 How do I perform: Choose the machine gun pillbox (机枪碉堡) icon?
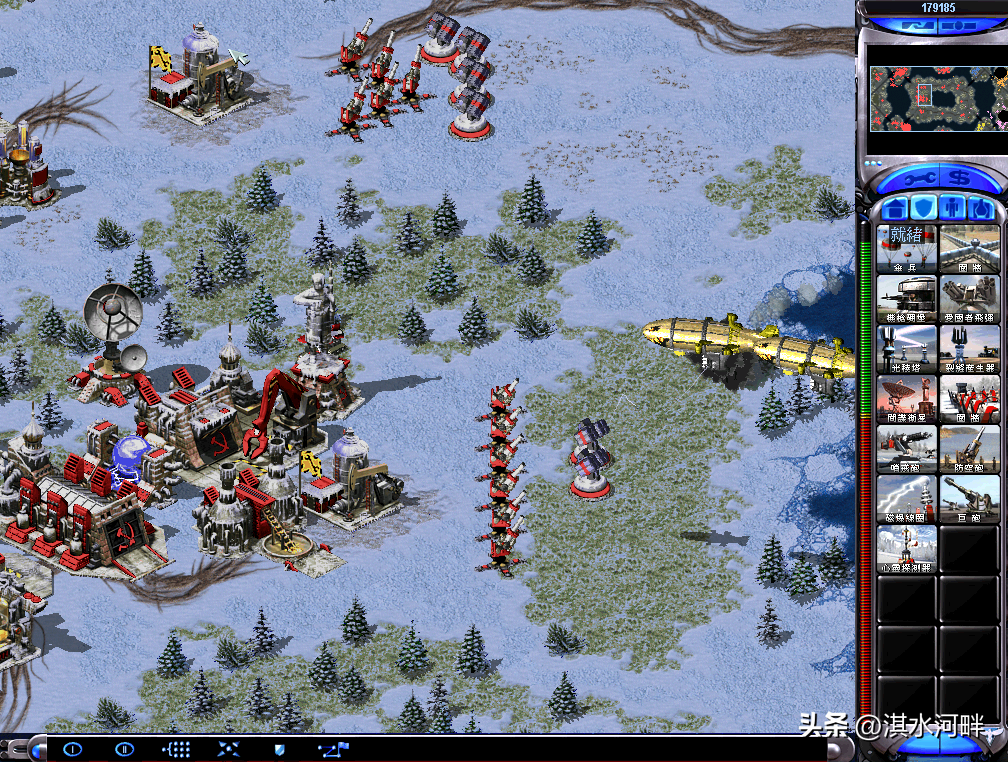pyautogui.click(x=907, y=298)
